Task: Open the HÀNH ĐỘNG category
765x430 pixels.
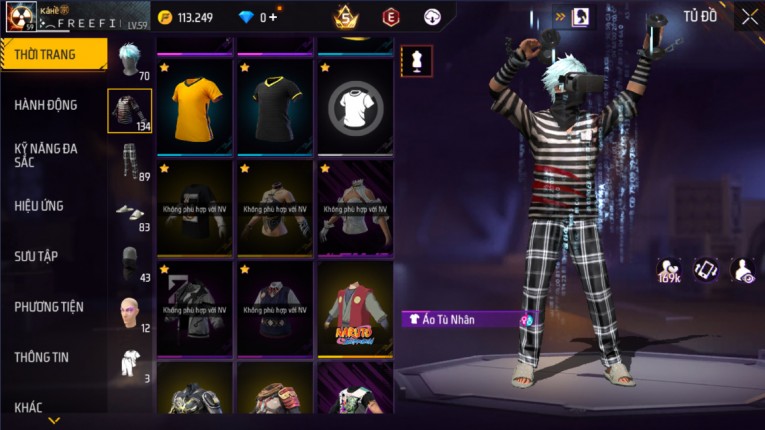Action: coord(46,104)
